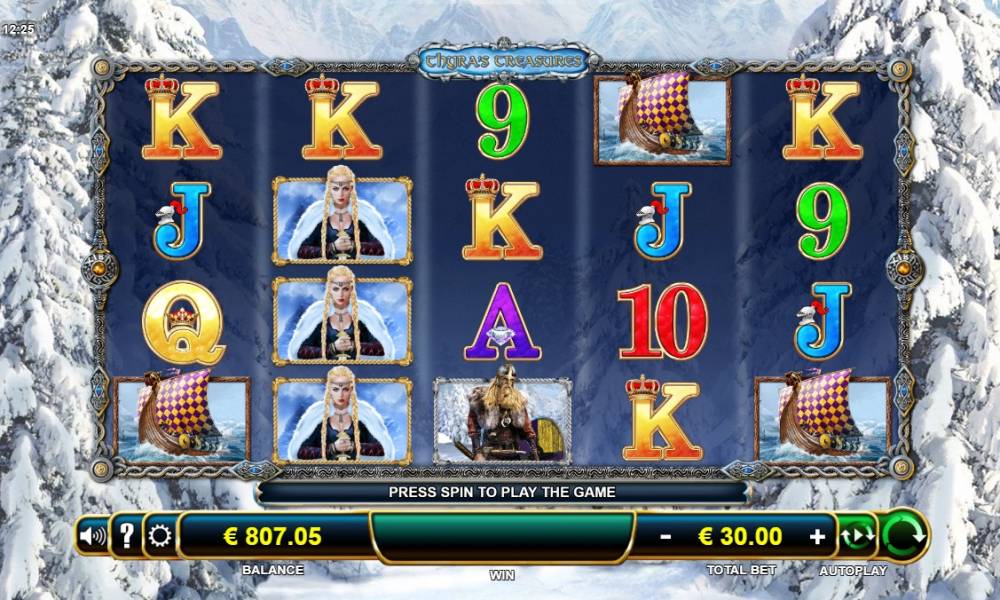The height and width of the screenshot is (600, 1000).
Task: Open the gear settings menu
Action: click(x=160, y=537)
